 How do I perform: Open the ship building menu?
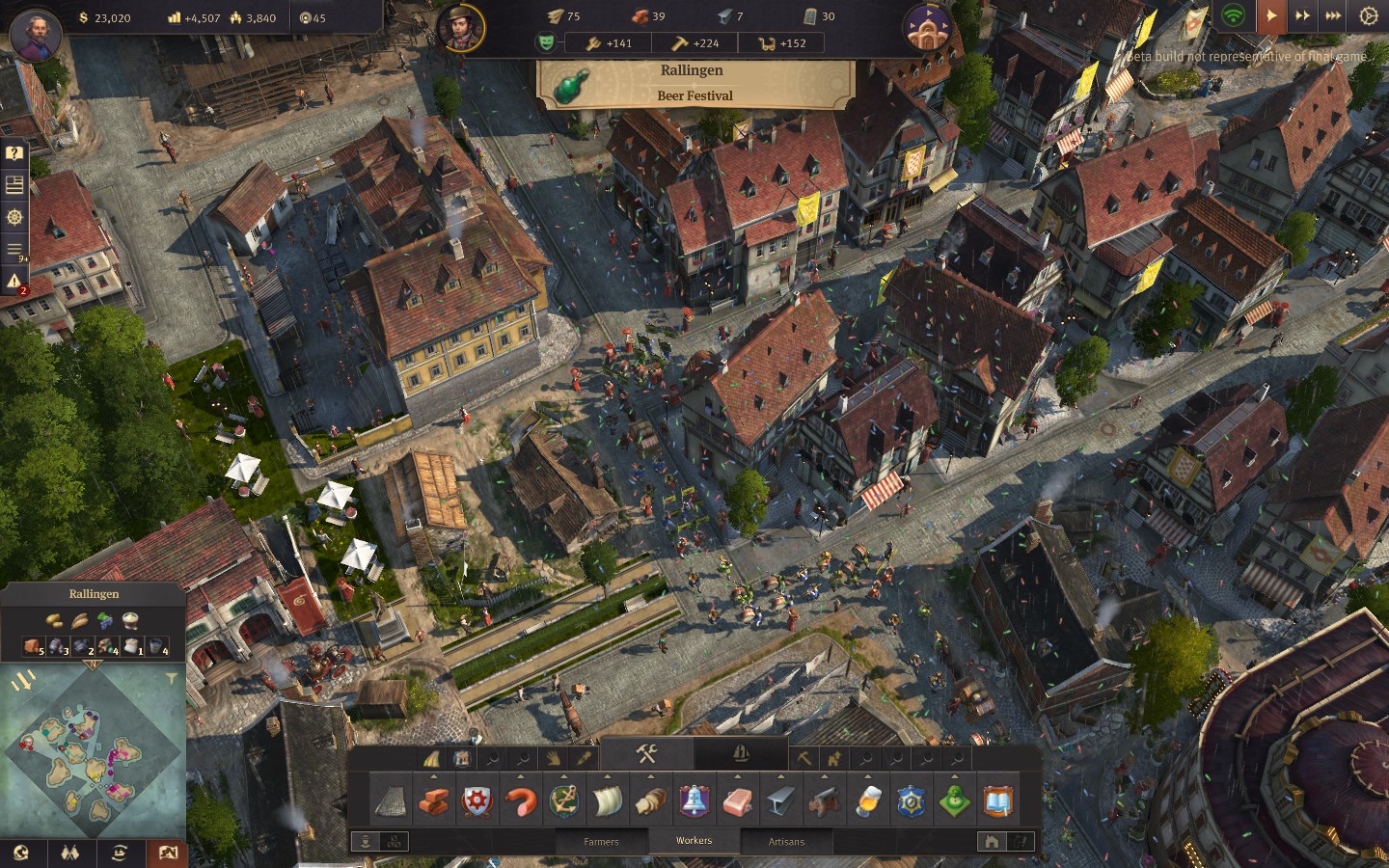740,754
